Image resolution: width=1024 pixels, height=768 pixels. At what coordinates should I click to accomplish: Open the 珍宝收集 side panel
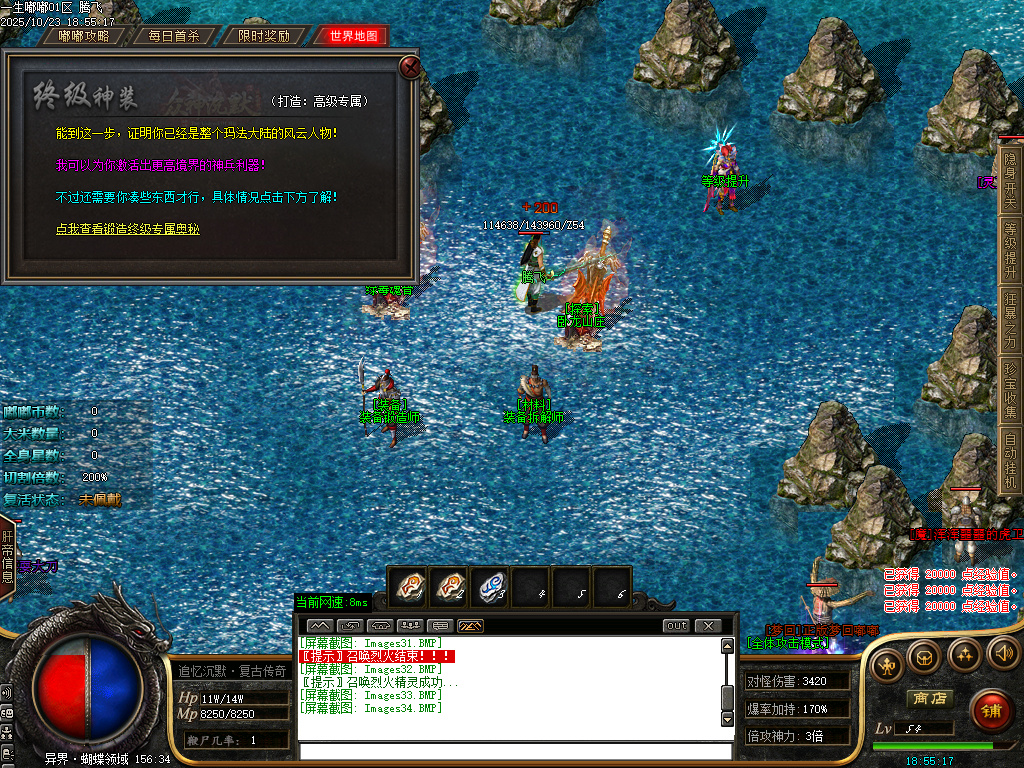1010,390
